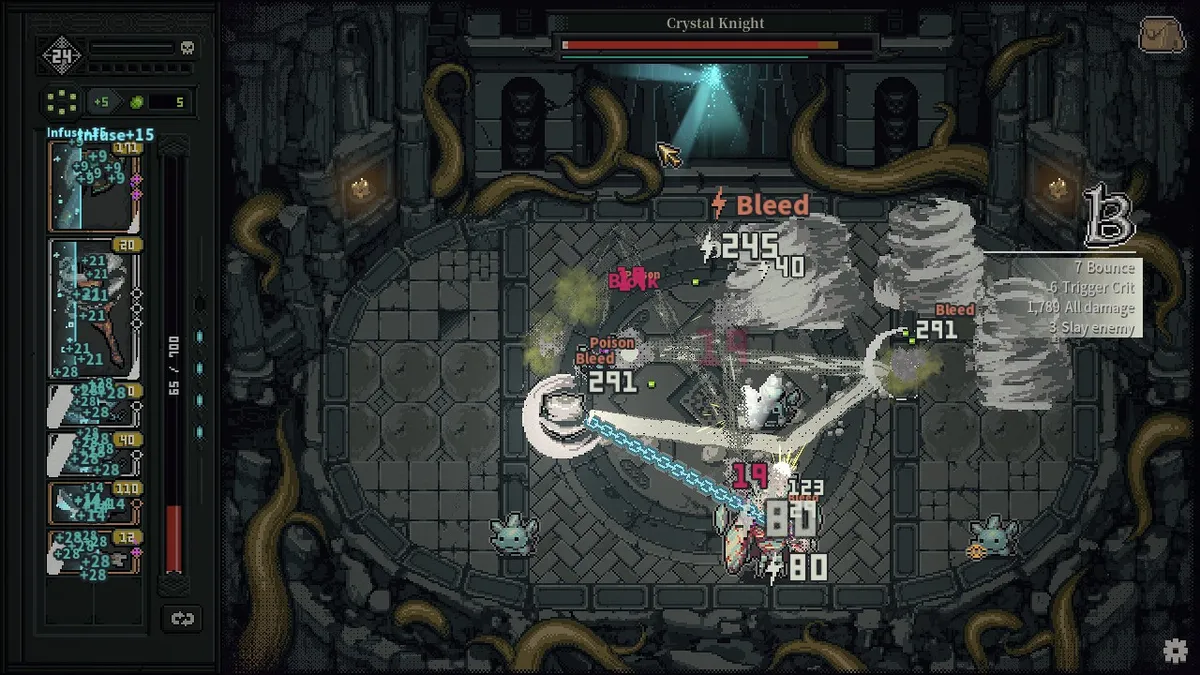Select the weapon slot numbered 110
The image size is (1200, 675).
[x=93, y=503]
